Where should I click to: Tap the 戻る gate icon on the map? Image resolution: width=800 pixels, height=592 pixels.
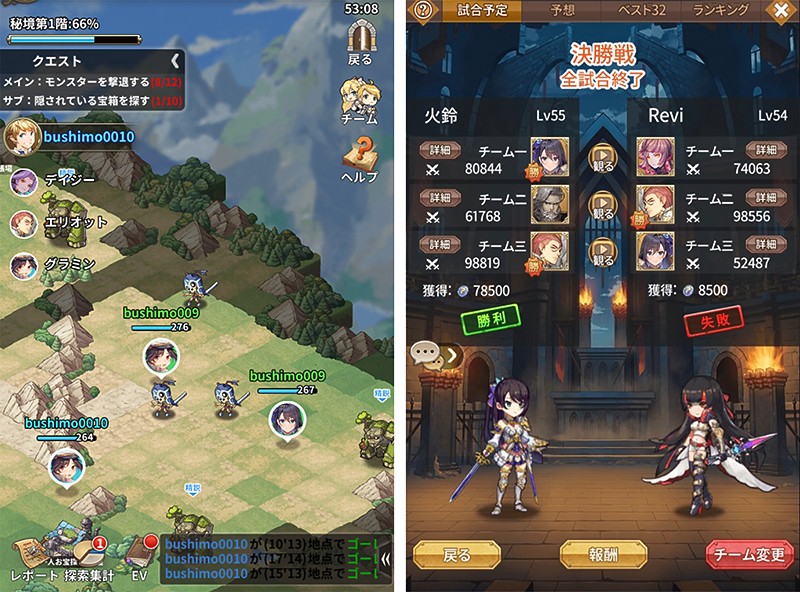[360, 40]
